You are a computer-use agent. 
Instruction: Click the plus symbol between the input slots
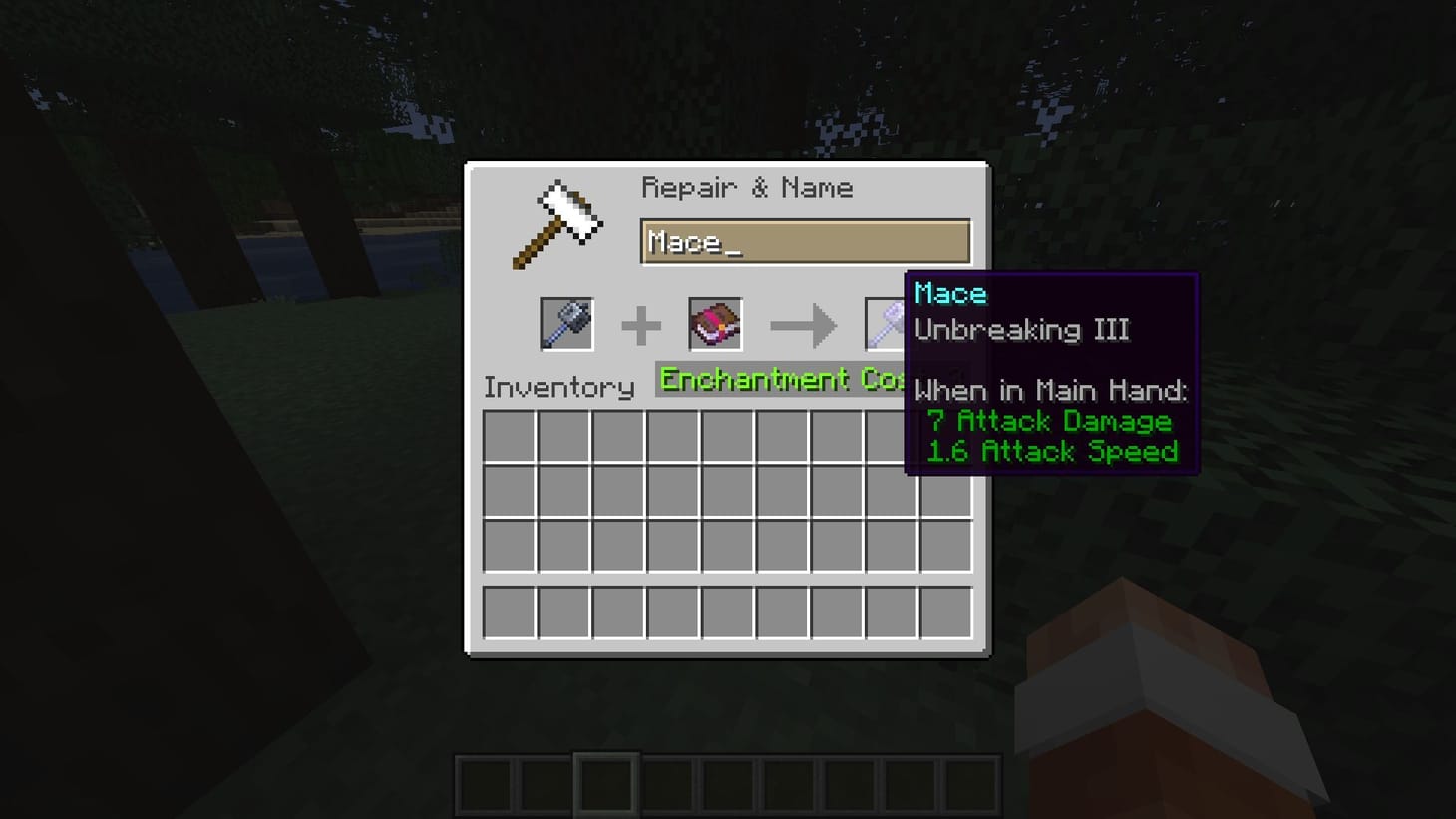(640, 323)
